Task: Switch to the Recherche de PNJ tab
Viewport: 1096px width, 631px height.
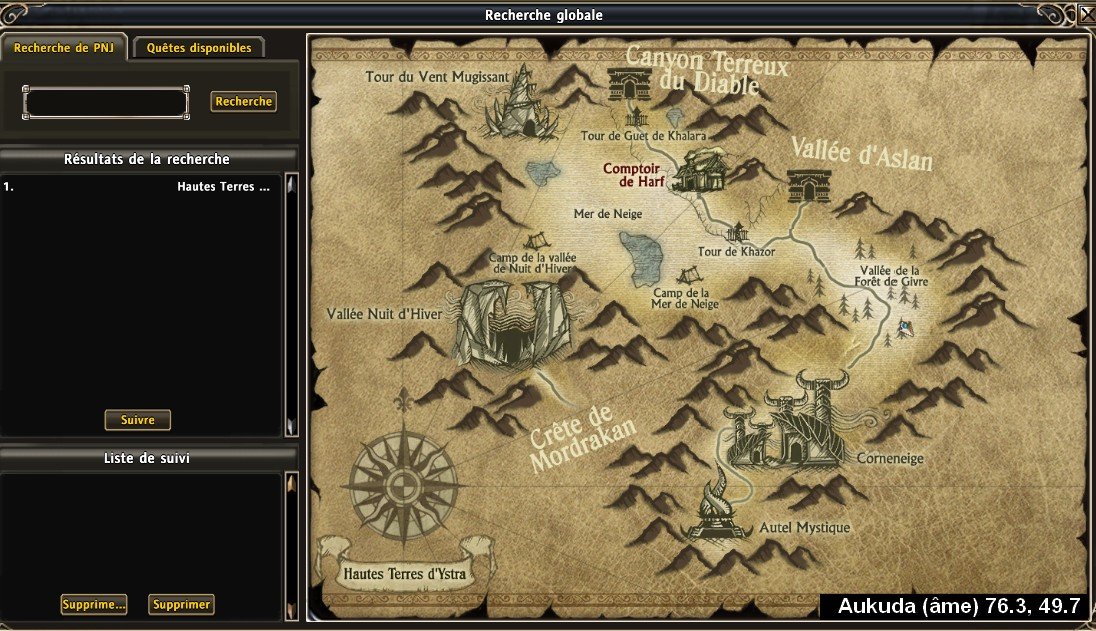Action: point(63,48)
